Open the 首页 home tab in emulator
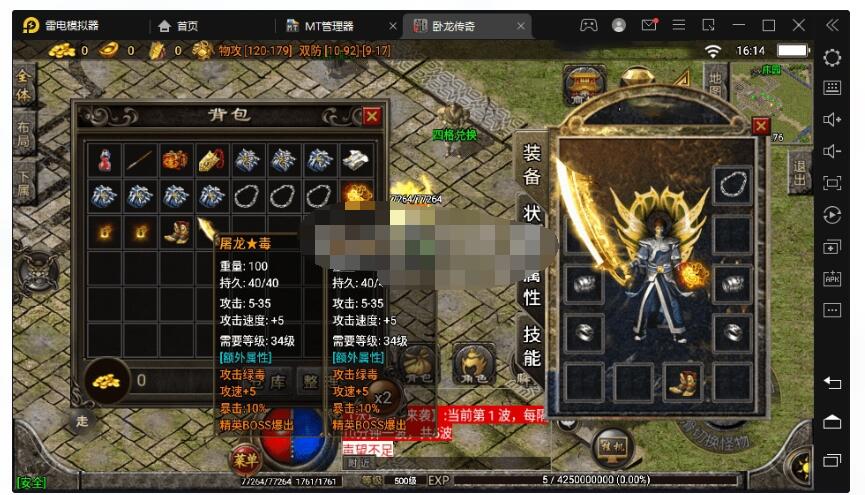This screenshot has width=865, height=495. pos(178,25)
